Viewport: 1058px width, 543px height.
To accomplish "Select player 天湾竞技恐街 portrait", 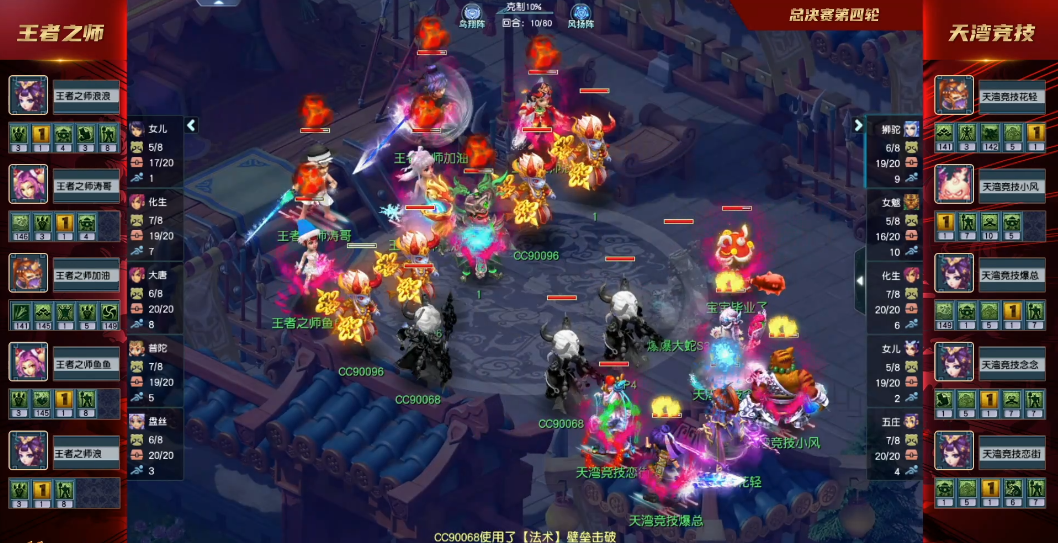I will tap(954, 451).
